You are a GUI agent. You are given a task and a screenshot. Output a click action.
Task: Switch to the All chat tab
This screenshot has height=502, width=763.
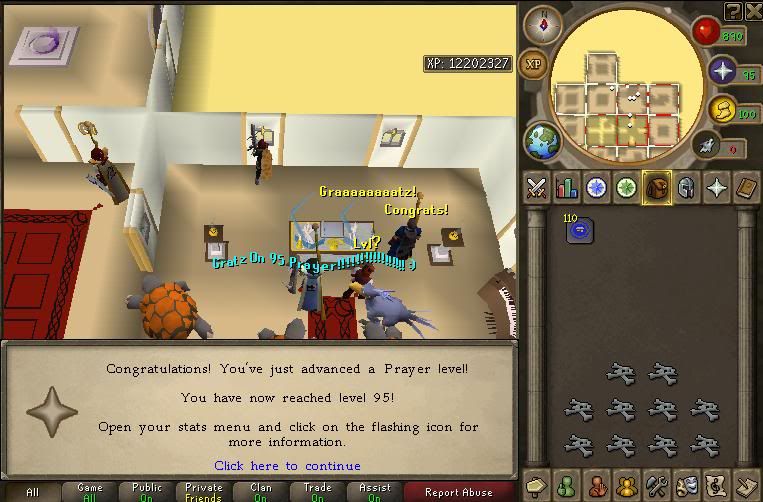click(x=32, y=491)
